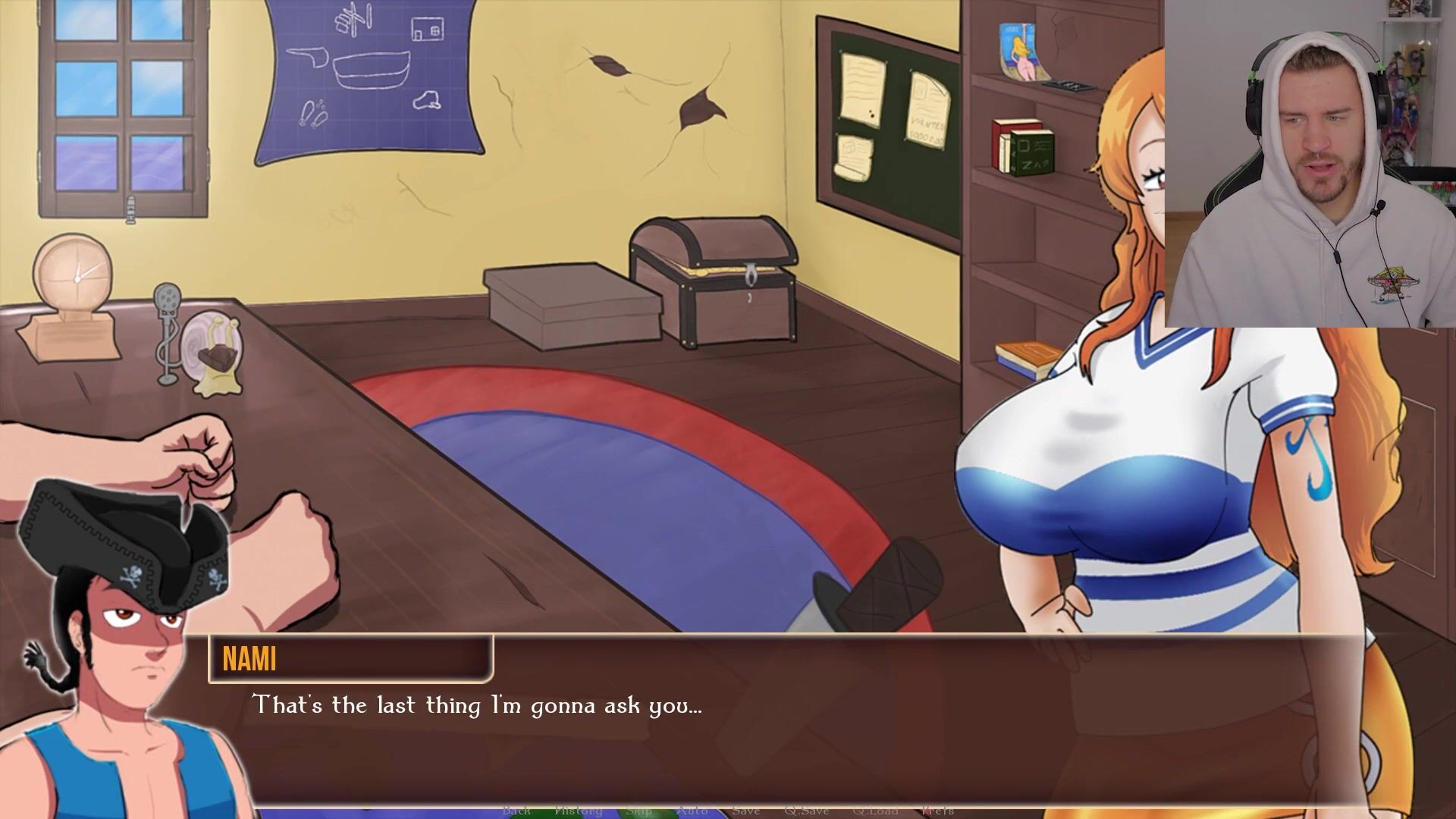
Task: Advance Nami's dialogue text box
Action: click(x=758, y=728)
